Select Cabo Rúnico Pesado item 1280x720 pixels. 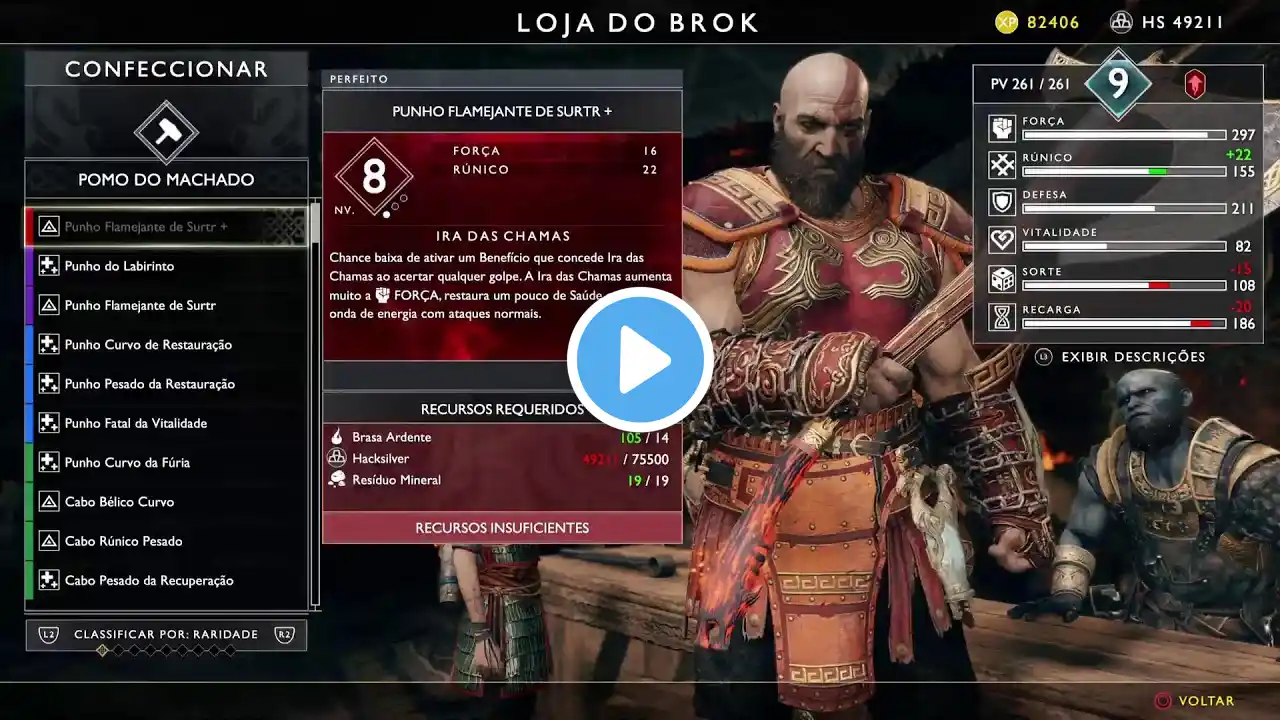coord(166,541)
